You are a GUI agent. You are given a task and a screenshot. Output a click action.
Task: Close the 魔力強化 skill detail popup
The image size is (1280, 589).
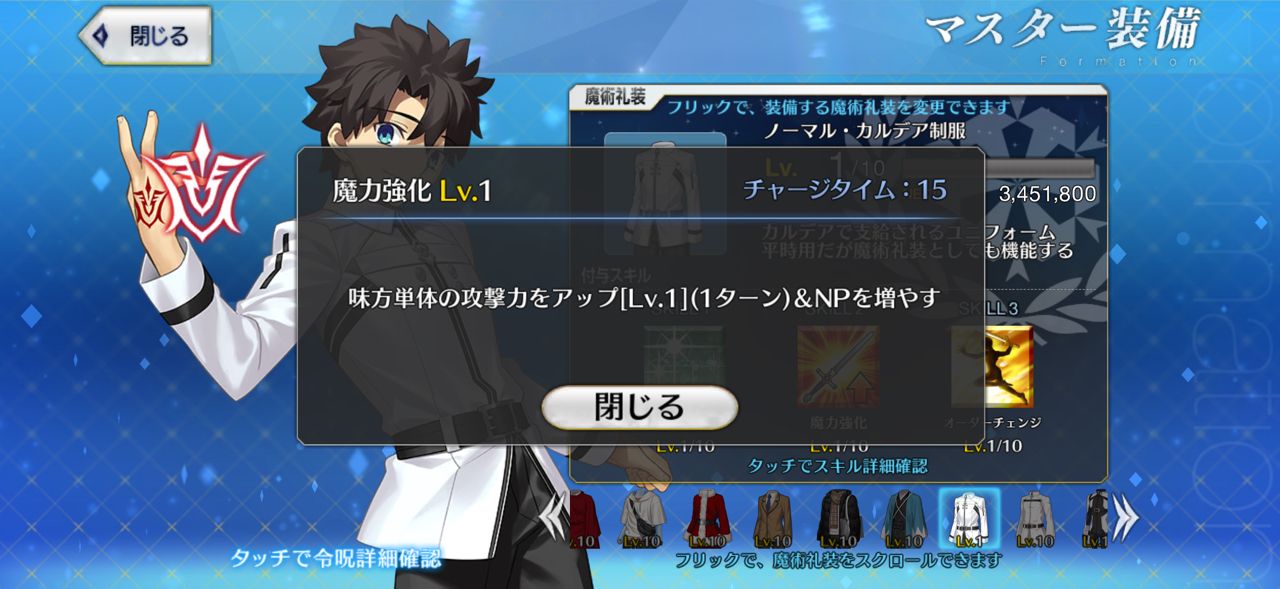[639, 407]
